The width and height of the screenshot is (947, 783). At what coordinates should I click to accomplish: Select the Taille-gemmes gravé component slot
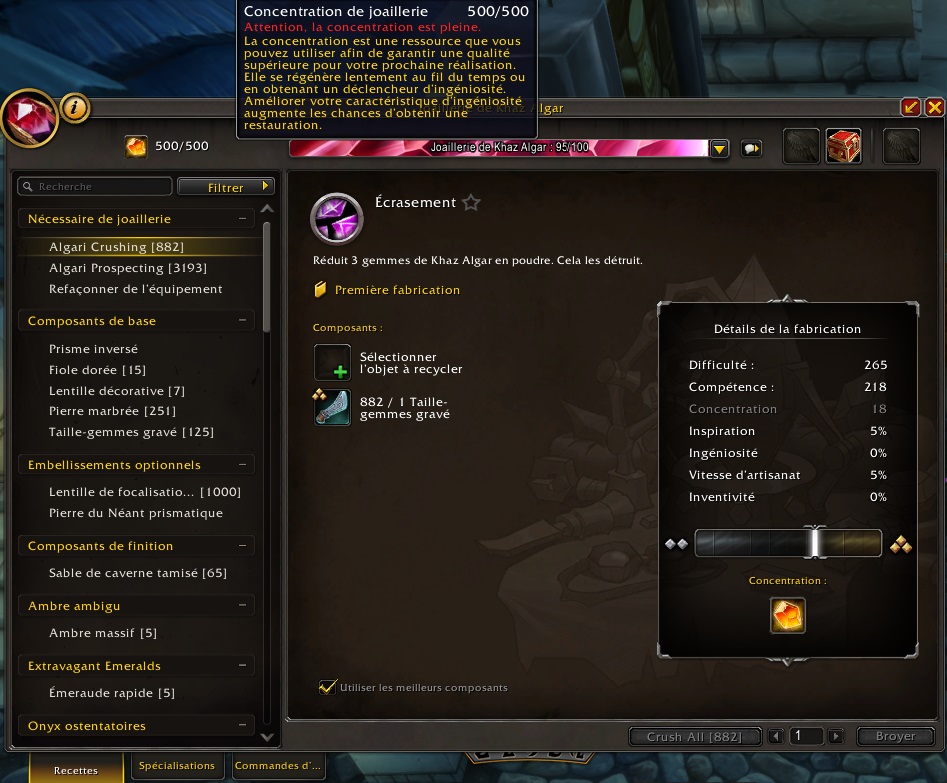click(332, 407)
